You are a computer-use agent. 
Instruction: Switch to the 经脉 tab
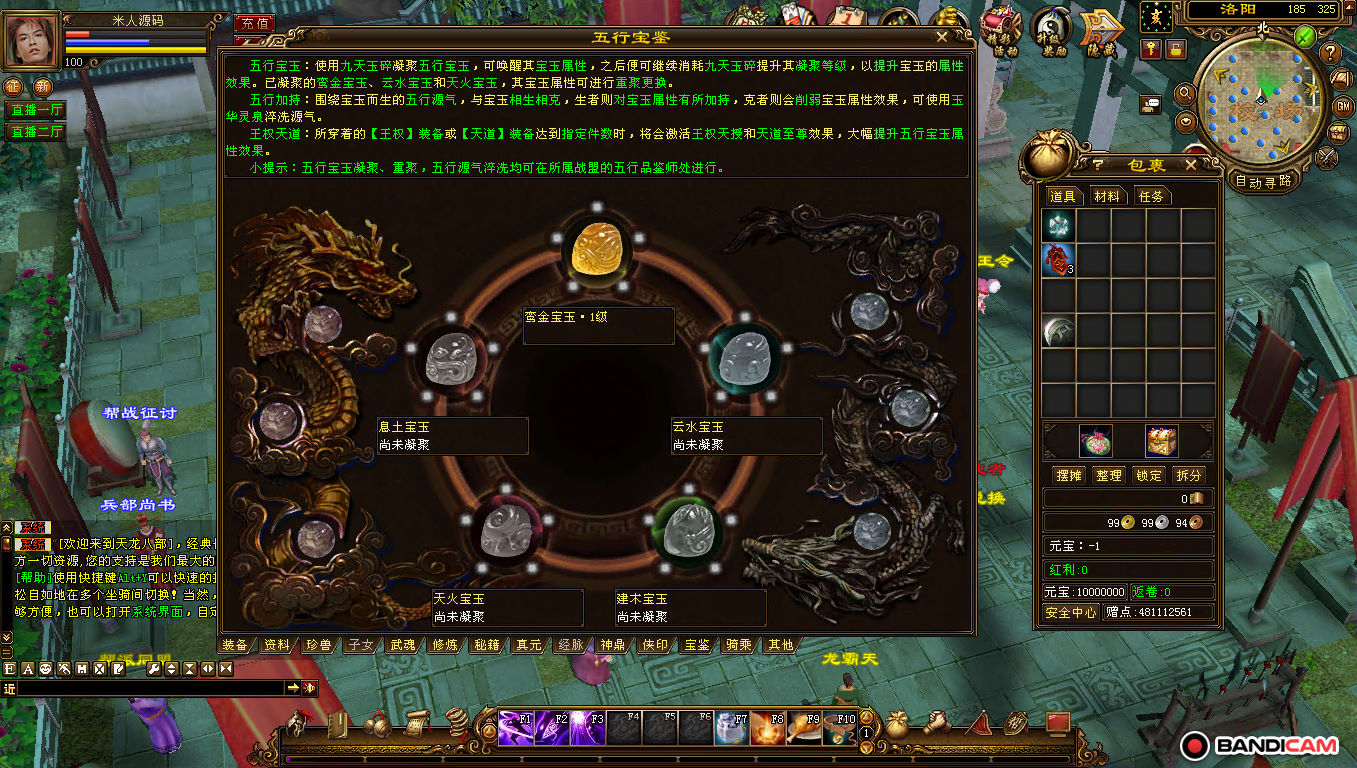571,645
